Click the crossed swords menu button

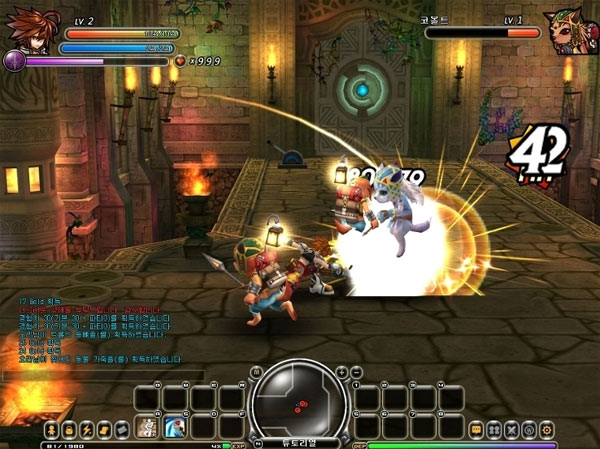point(512,429)
